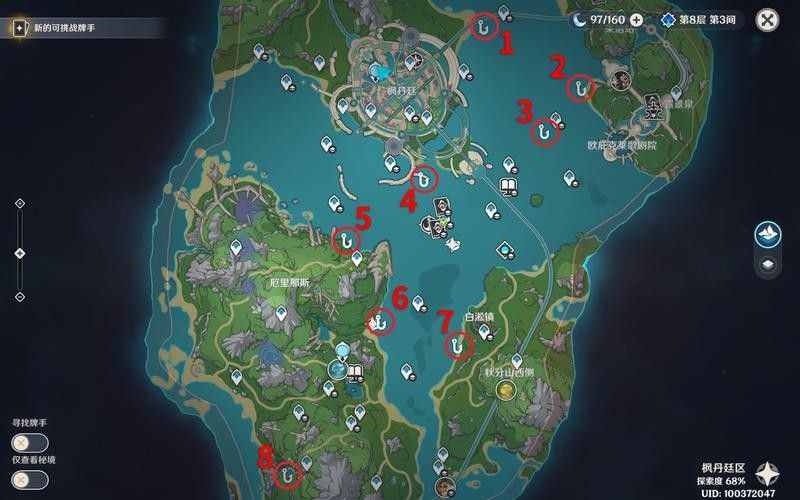Select fishing spot marker number 5
Viewport: 800px width, 500px height.
345,240
